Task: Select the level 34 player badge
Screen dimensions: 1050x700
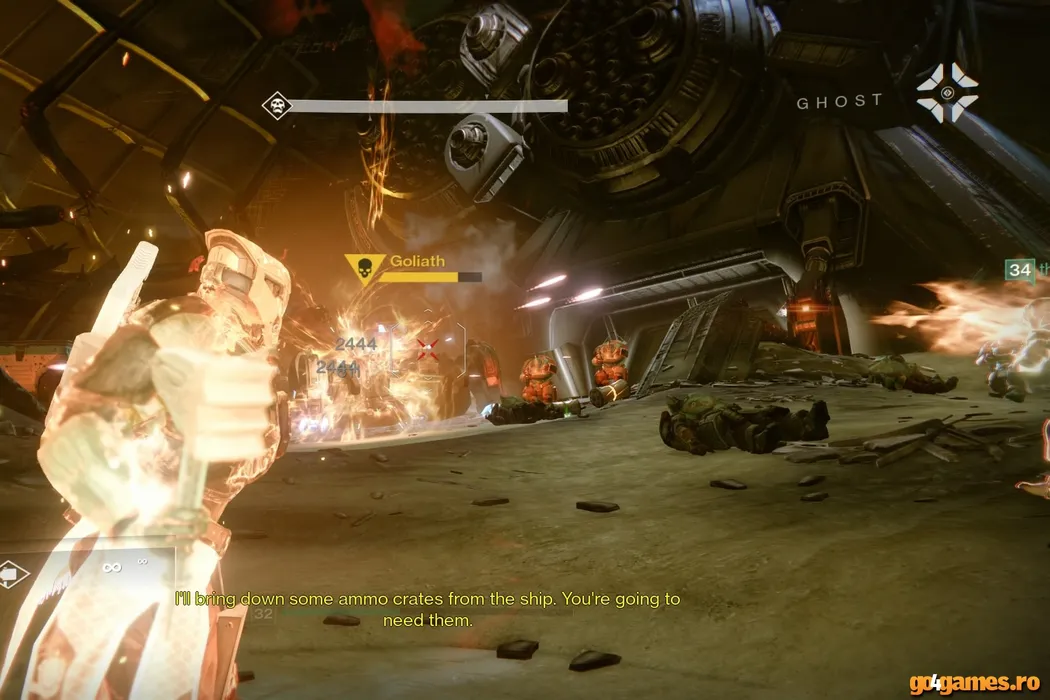Action: (x=1020, y=270)
